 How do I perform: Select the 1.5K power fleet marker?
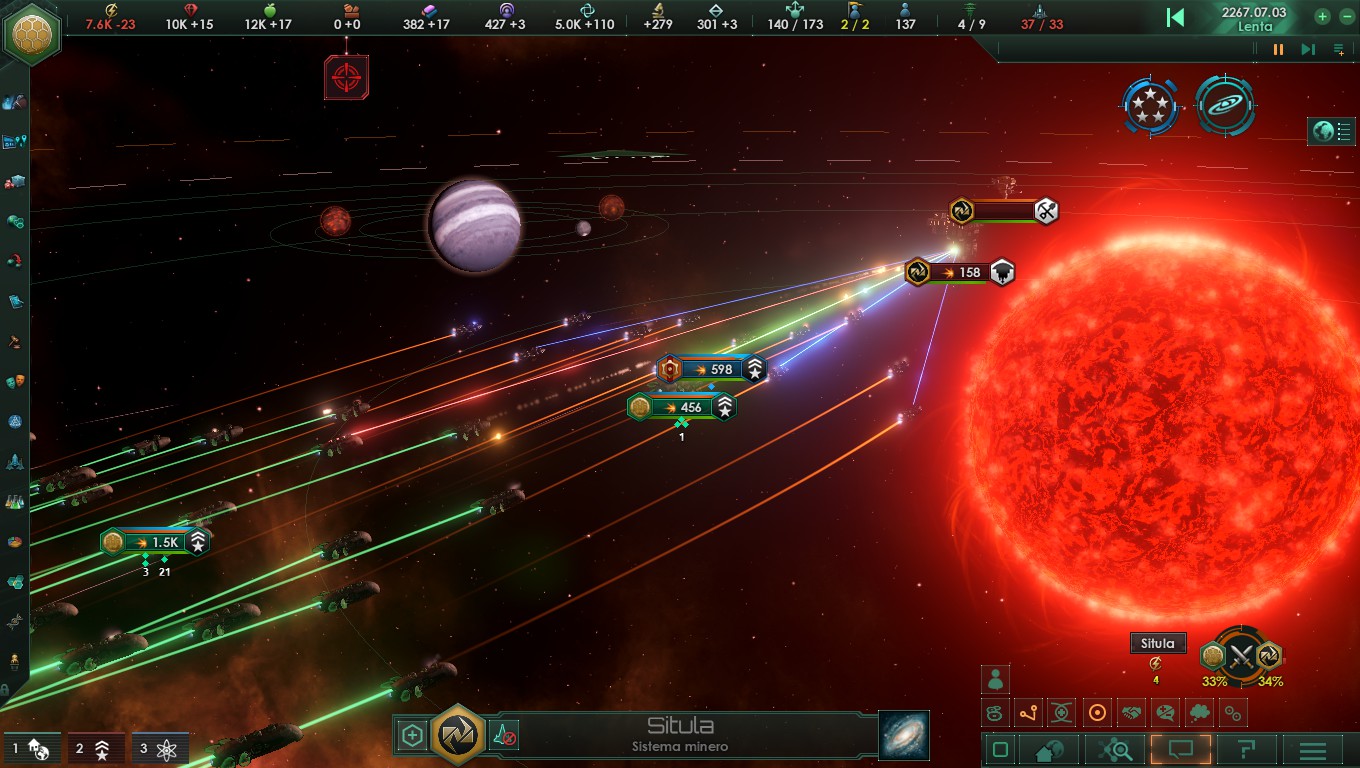(155, 542)
